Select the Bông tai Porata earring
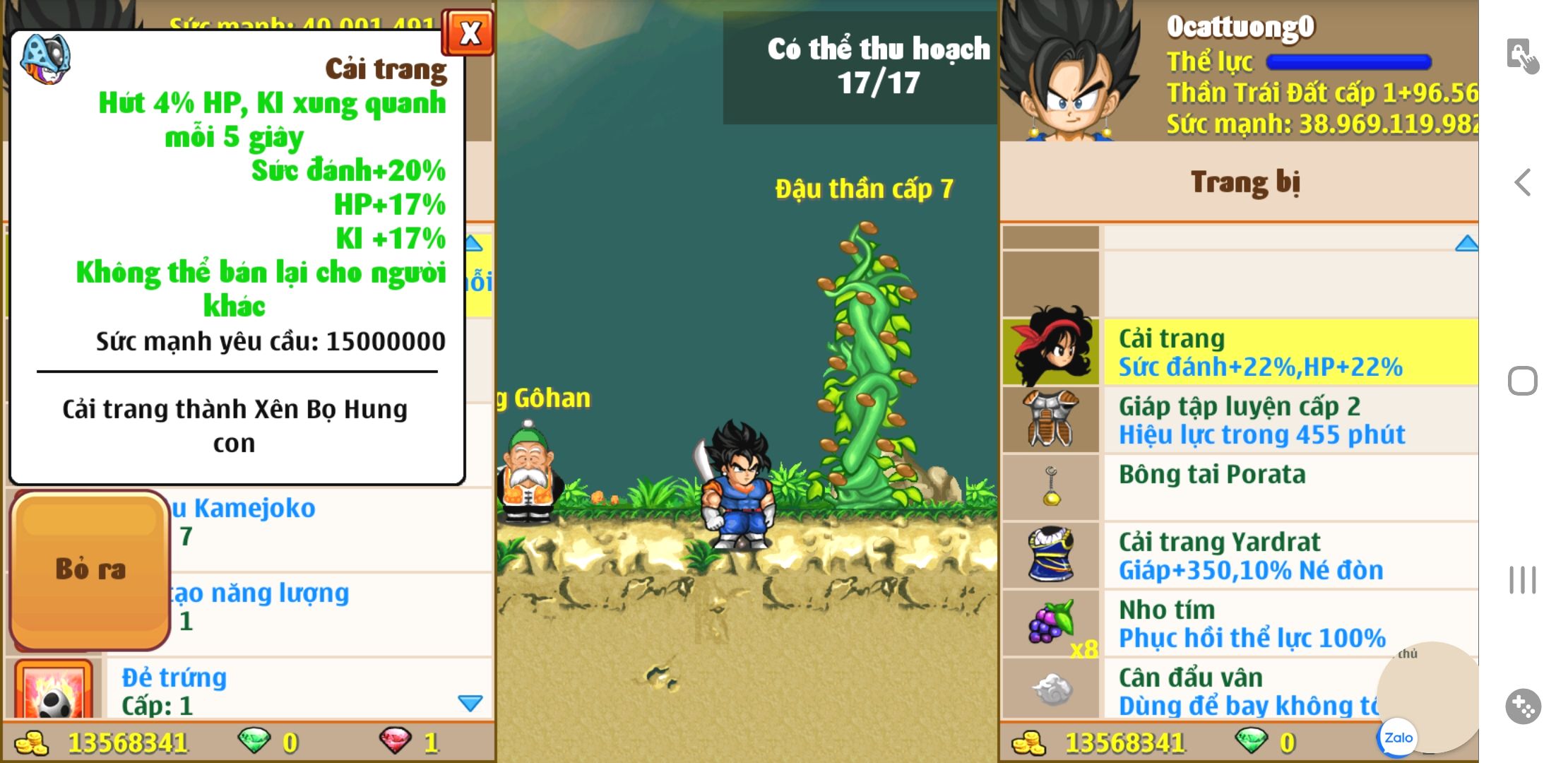 point(1290,487)
